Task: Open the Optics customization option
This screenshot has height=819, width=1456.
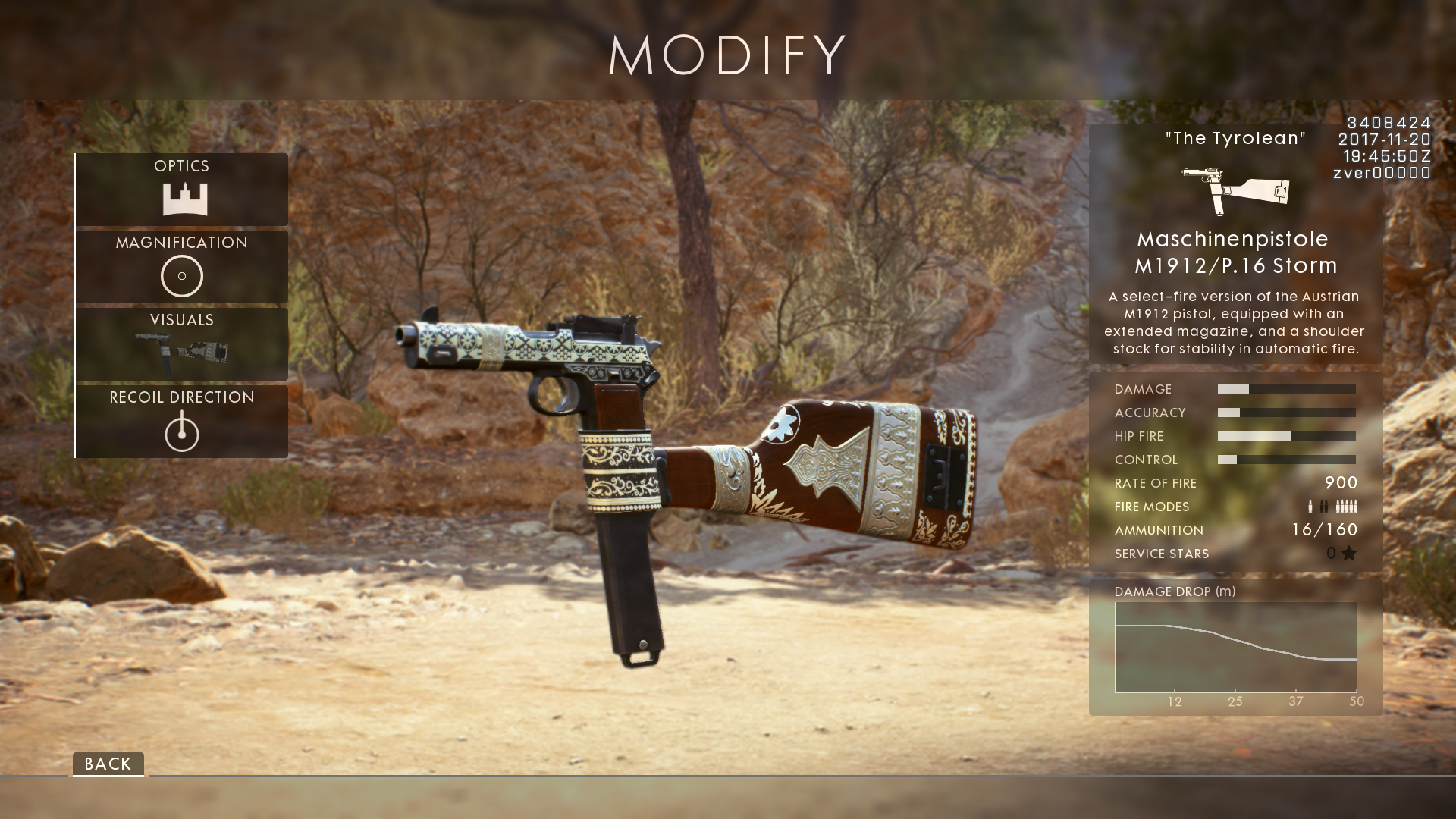Action: pos(182,189)
